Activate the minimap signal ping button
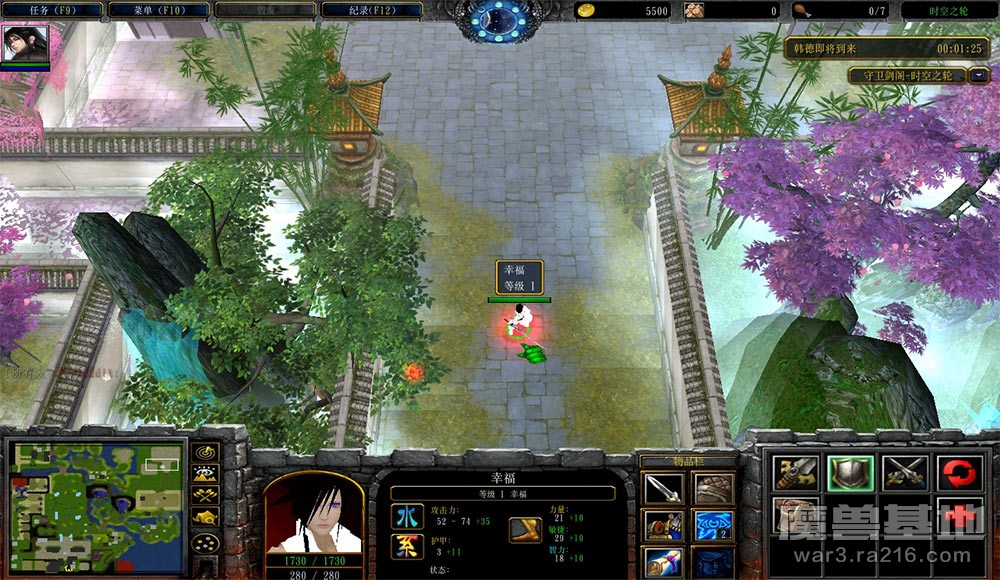Screen dimensions: 1000x580 [x=205, y=451]
